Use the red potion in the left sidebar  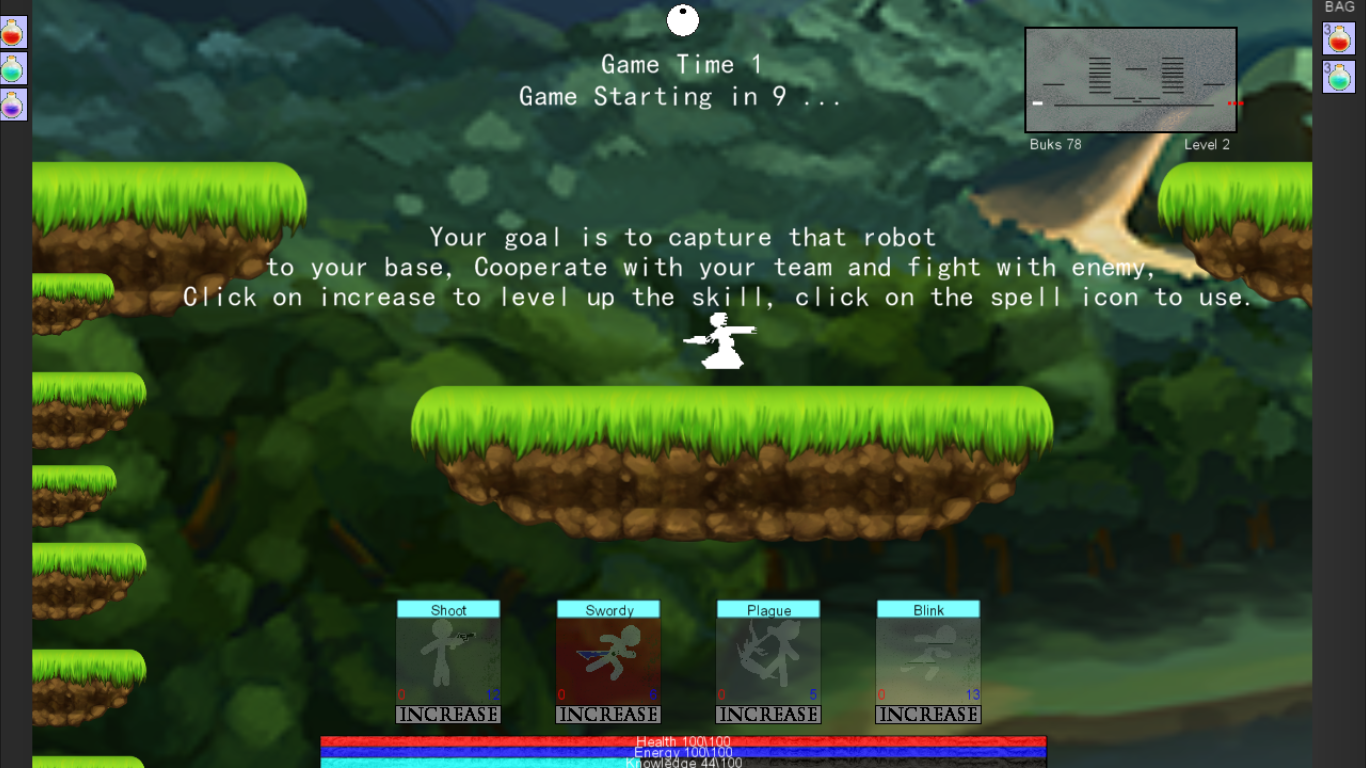11,31
